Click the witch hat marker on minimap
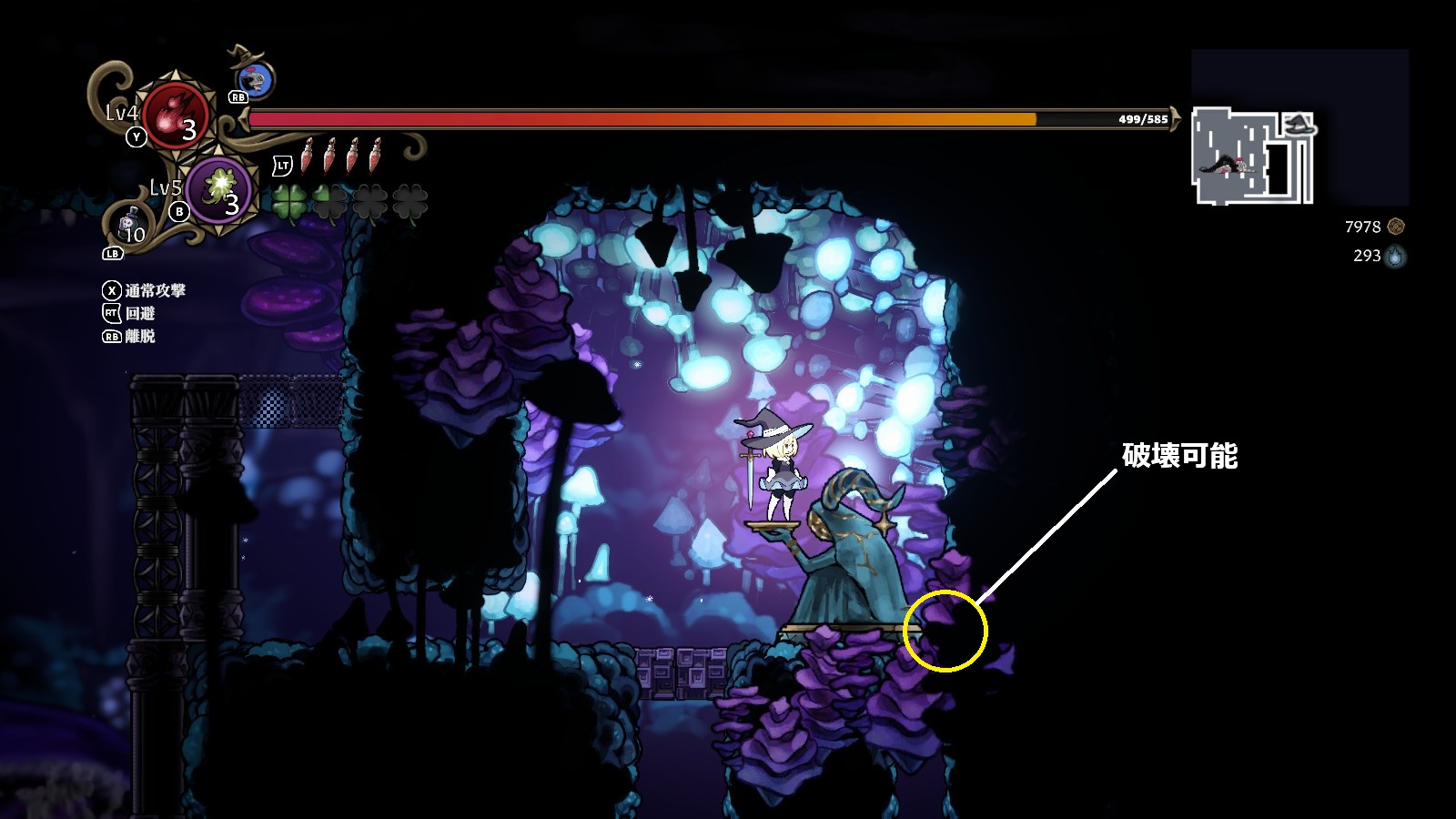This screenshot has width=1456, height=819. click(1299, 125)
